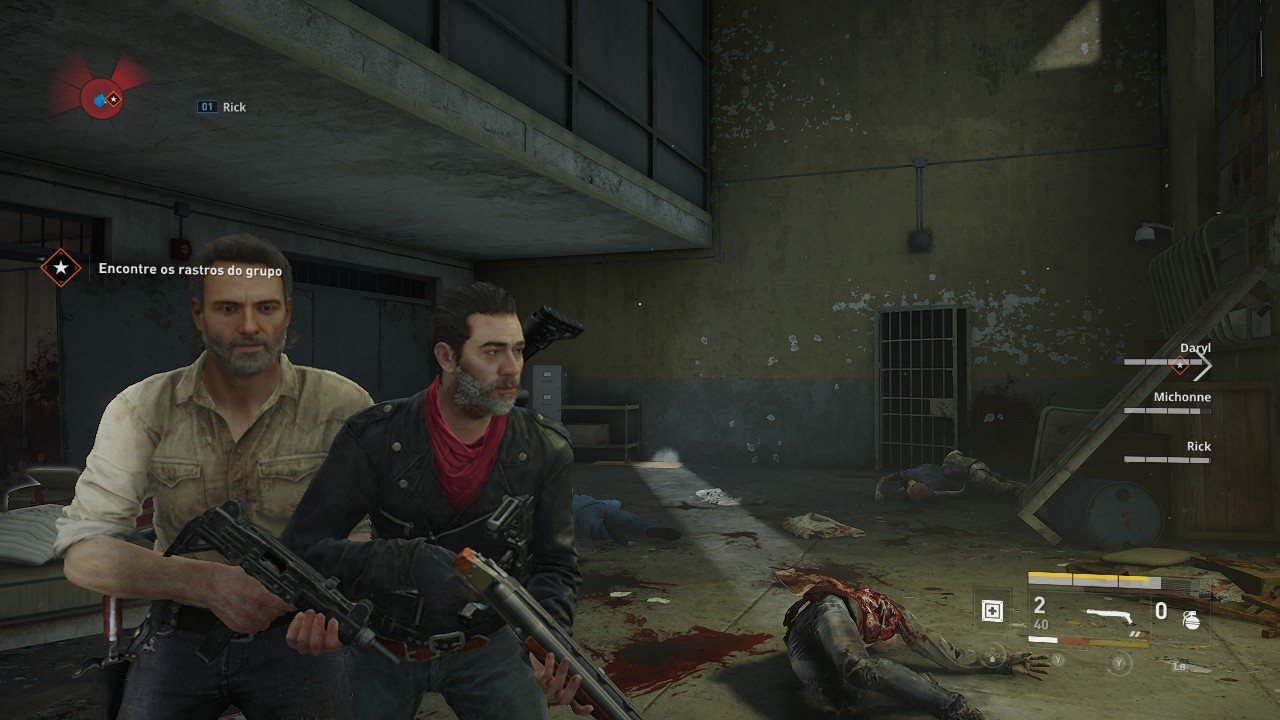Select the "01 Rick" player tag
The width and height of the screenshot is (1280, 720).
[222, 107]
